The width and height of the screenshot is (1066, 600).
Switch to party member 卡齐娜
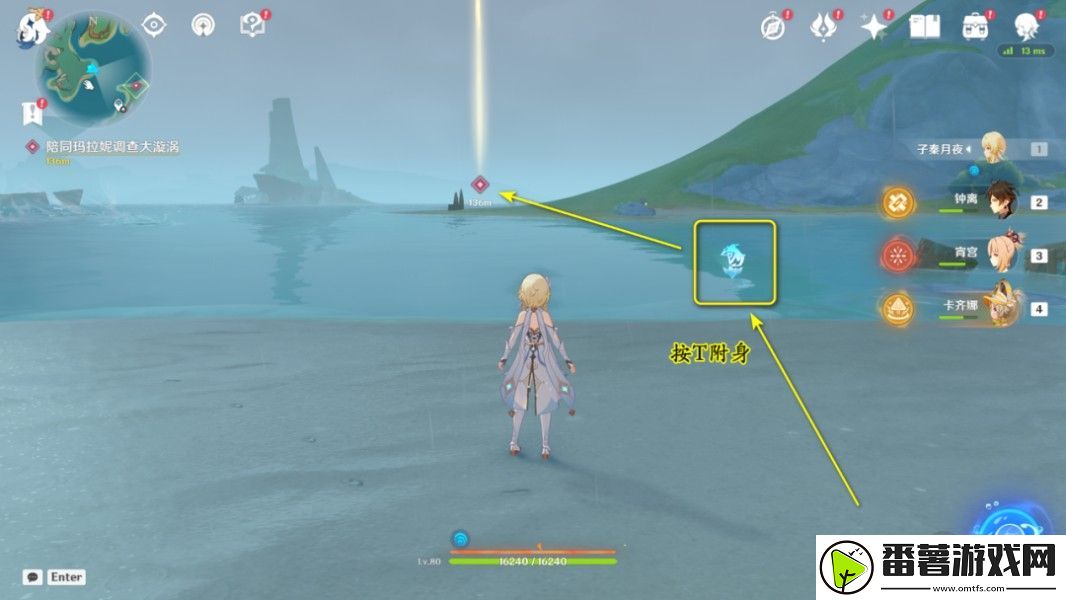(1001, 308)
